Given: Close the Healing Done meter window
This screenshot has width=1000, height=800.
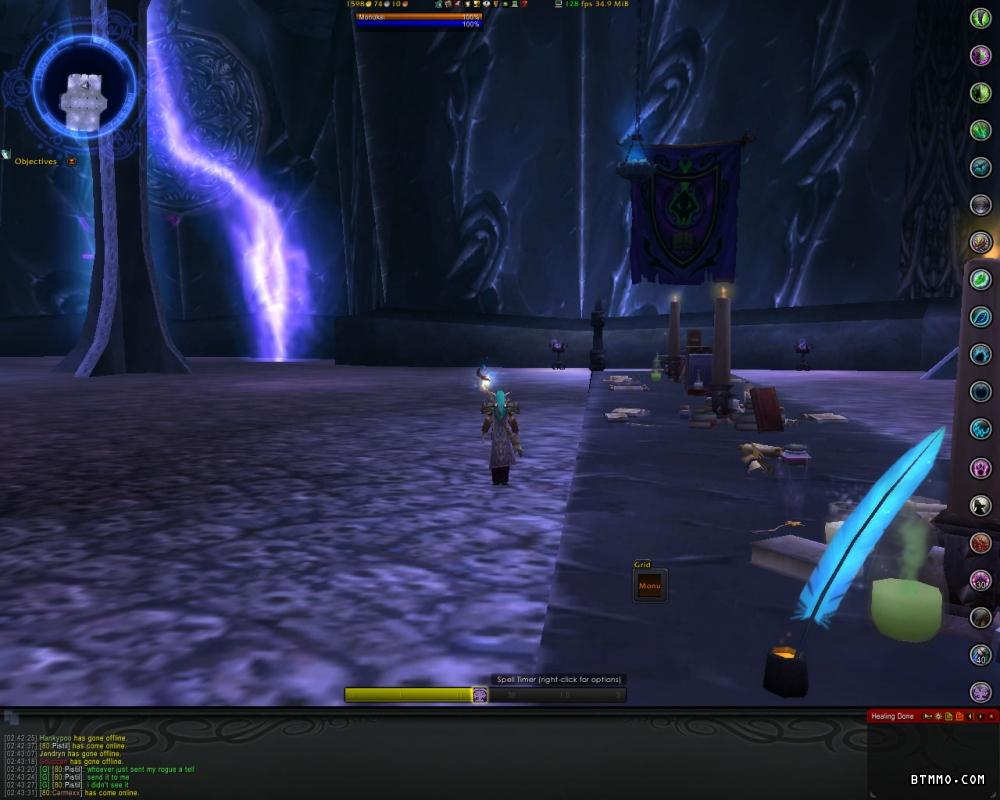Looking at the screenshot, I should coord(993,716).
